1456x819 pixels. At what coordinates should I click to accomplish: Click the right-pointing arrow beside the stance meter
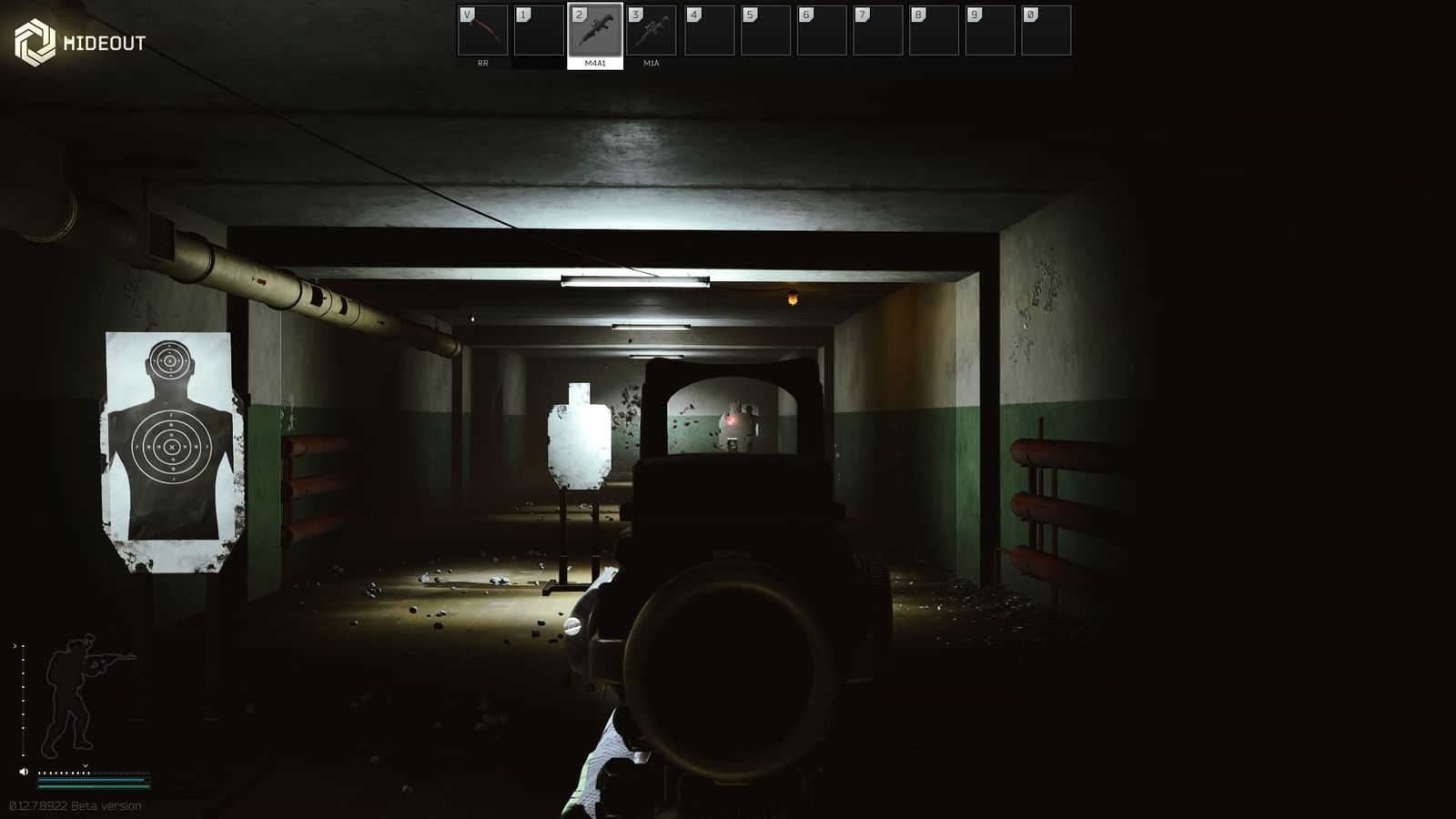pos(15,646)
